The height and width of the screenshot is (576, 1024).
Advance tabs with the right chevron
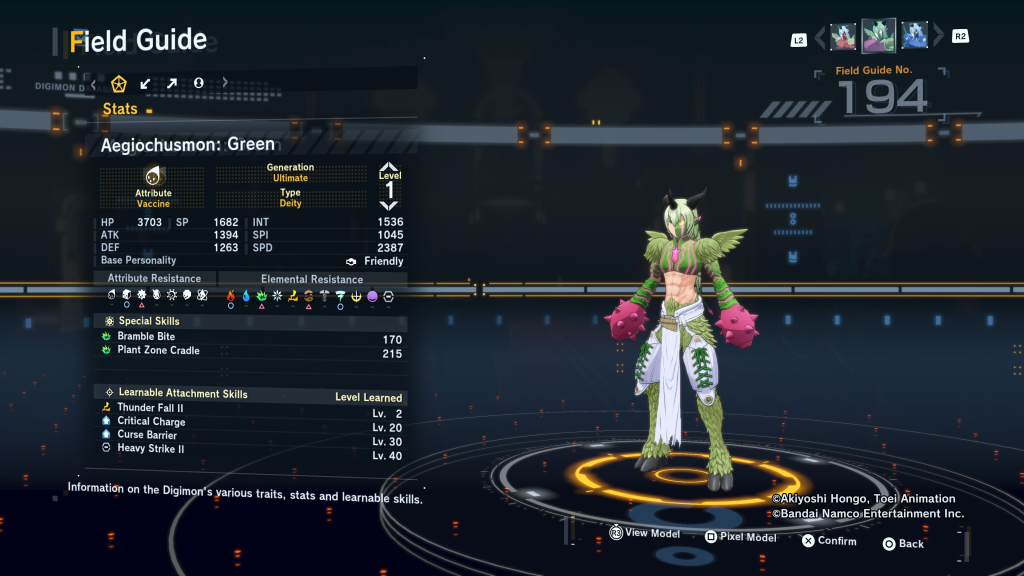[x=225, y=83]
